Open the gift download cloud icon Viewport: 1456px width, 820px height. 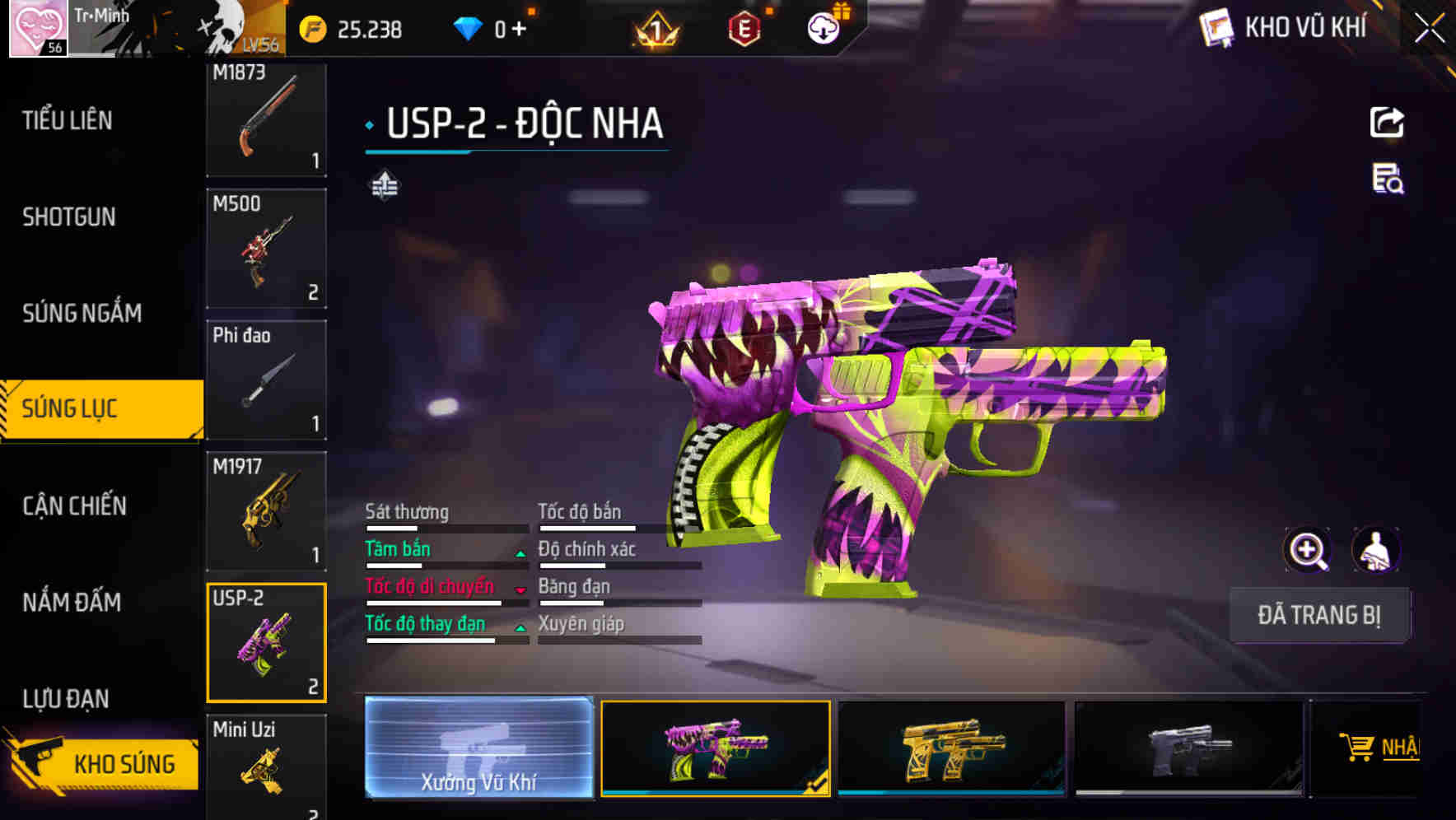pyautogui.click(x=821, y=27)
